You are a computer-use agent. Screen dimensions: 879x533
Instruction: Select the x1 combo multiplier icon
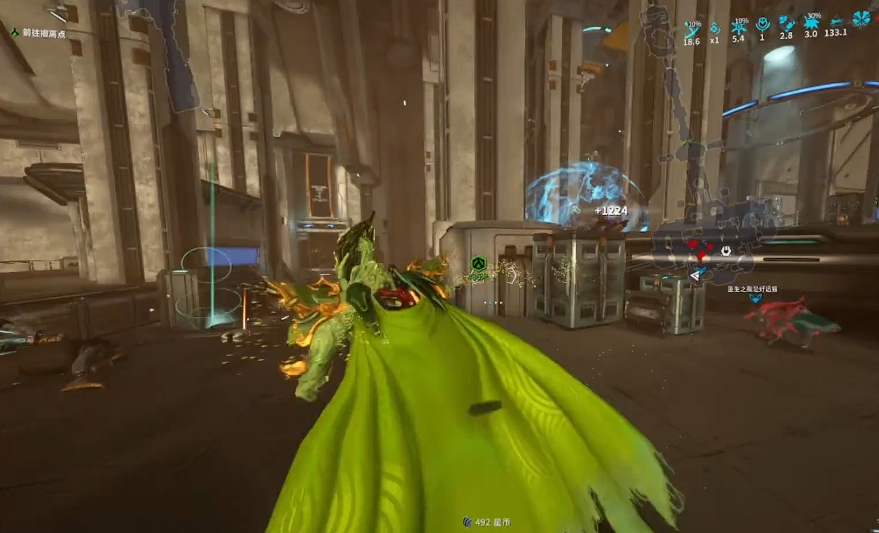click(x=714, y=26)
